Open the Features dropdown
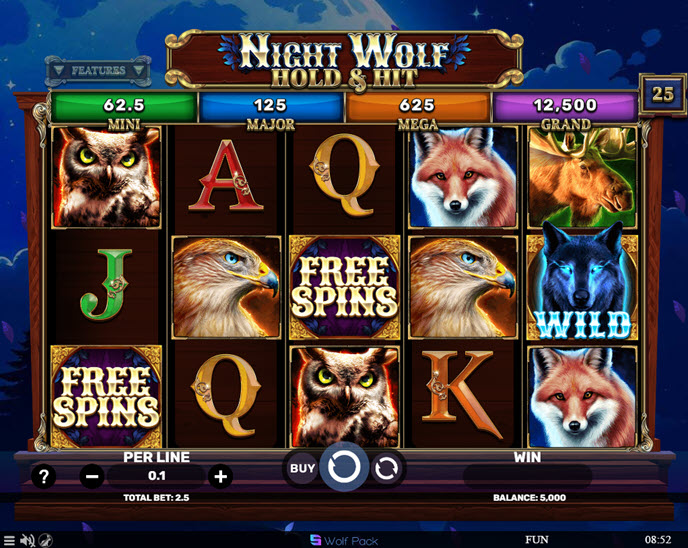Image resolution: width=688 pixels, height=548 pixels. point(98,71)
